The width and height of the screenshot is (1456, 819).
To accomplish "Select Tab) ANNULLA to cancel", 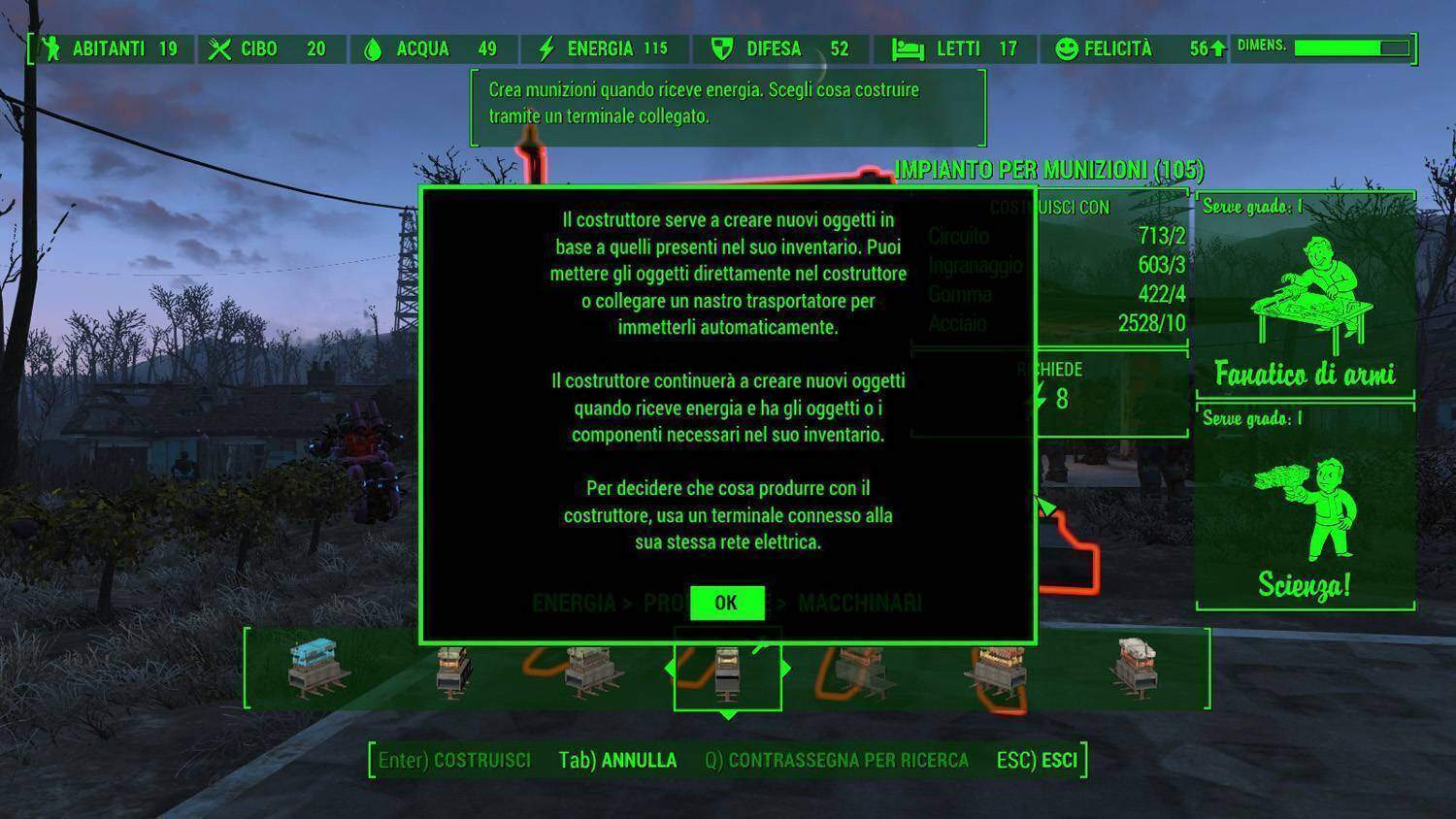I will click(x=618, y=761).
